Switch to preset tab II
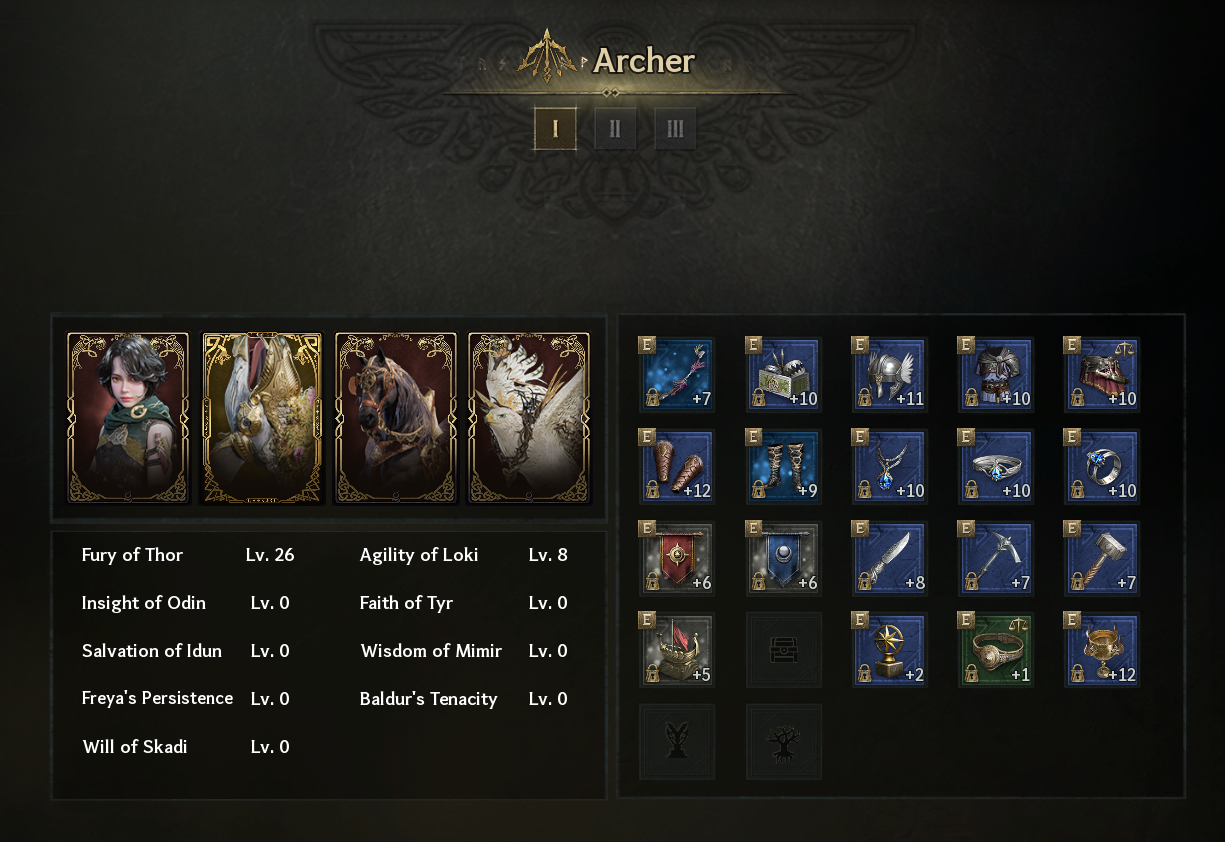 click(615, 129)
